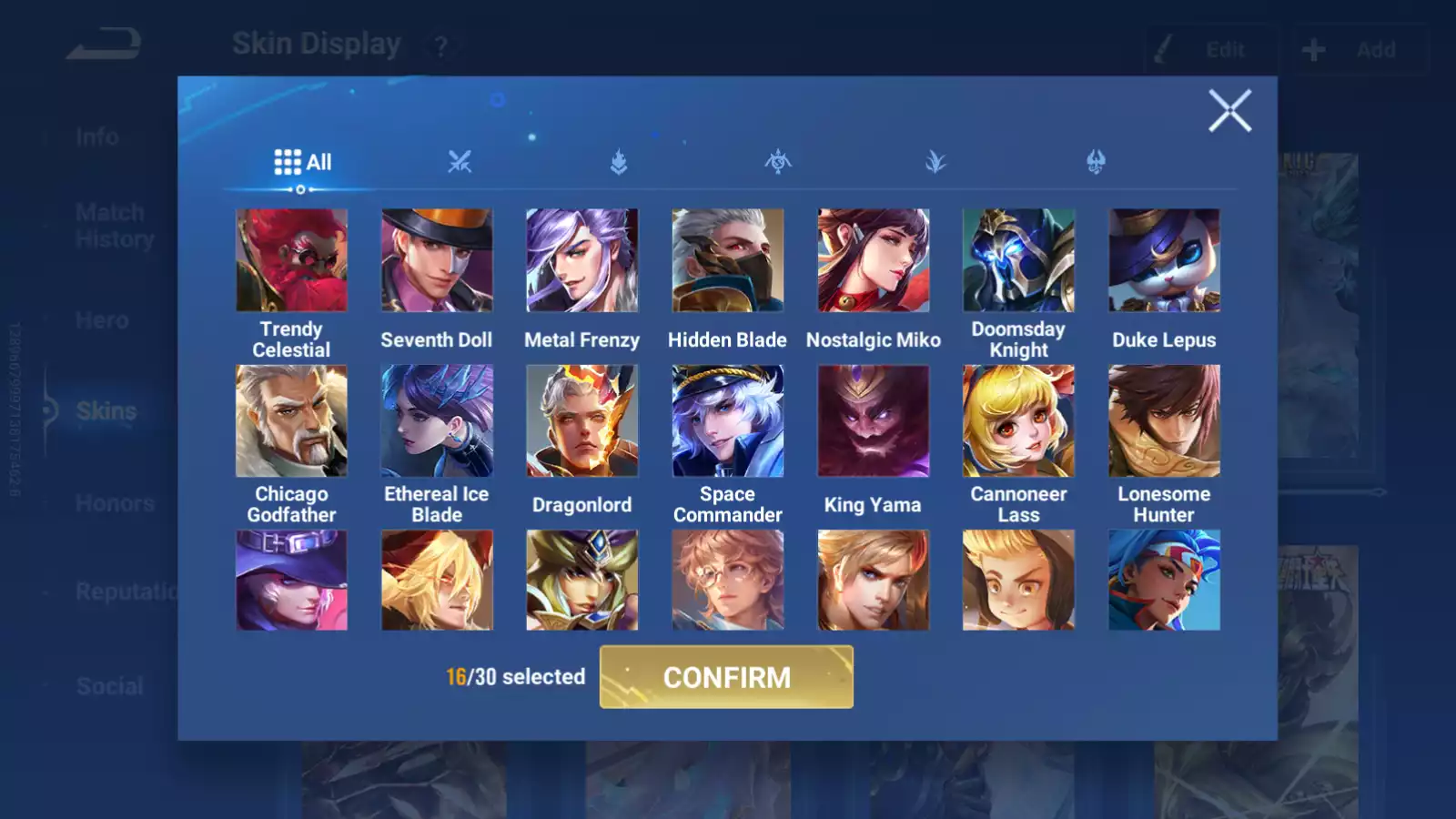
Task: Select the Dragonlord skin portrait
Action: (582, 420)
